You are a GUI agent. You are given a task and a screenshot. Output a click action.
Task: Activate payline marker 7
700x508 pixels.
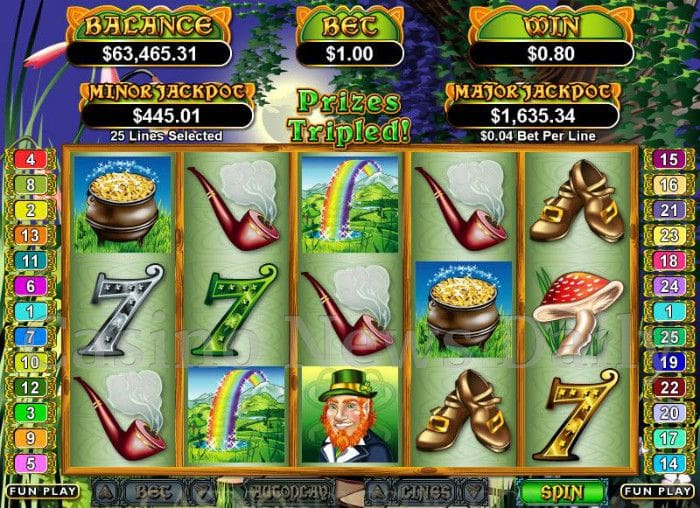[30, 336]
